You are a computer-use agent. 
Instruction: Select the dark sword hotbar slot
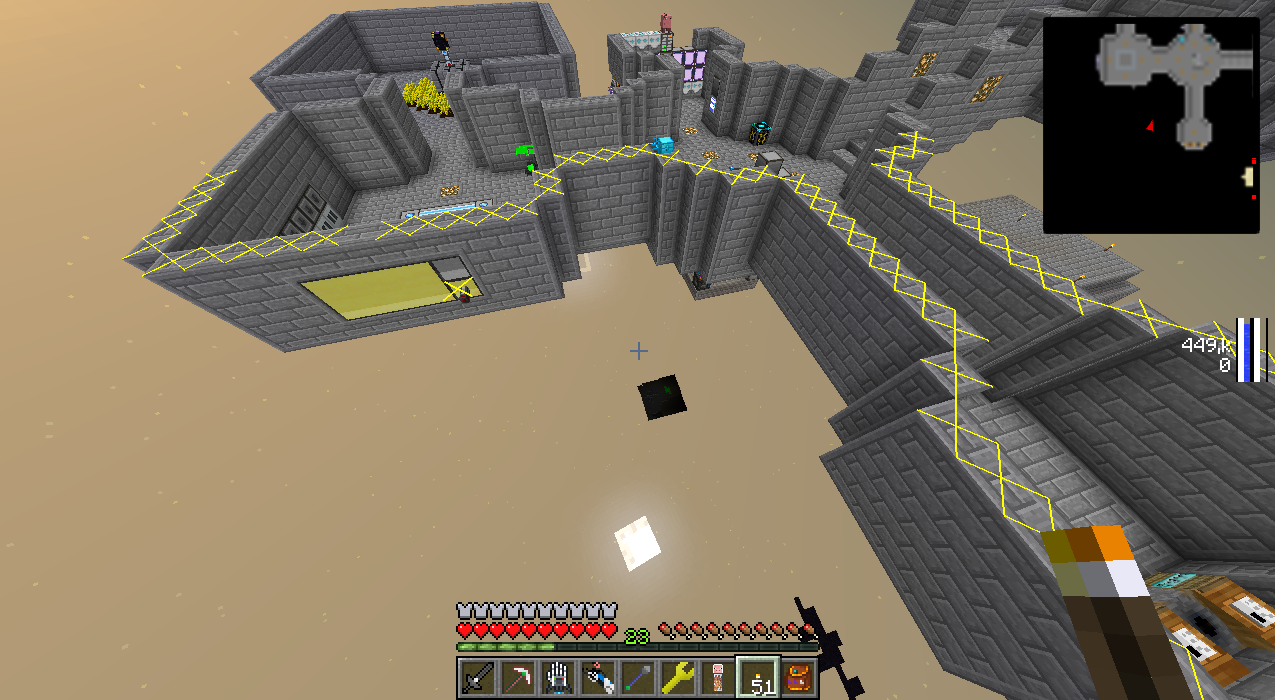point(477,678)
